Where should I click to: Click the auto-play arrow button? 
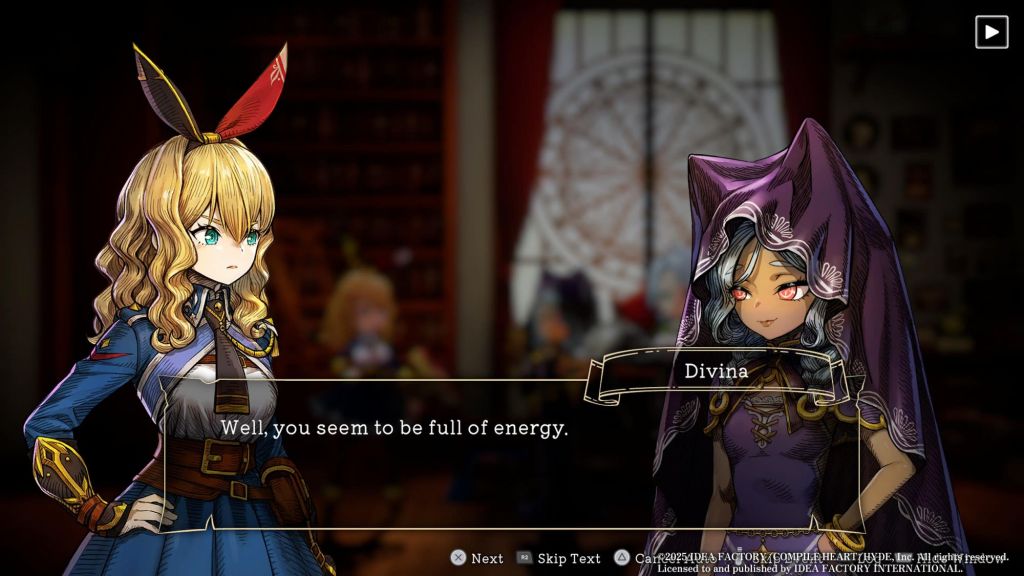(x=991, y=32)
